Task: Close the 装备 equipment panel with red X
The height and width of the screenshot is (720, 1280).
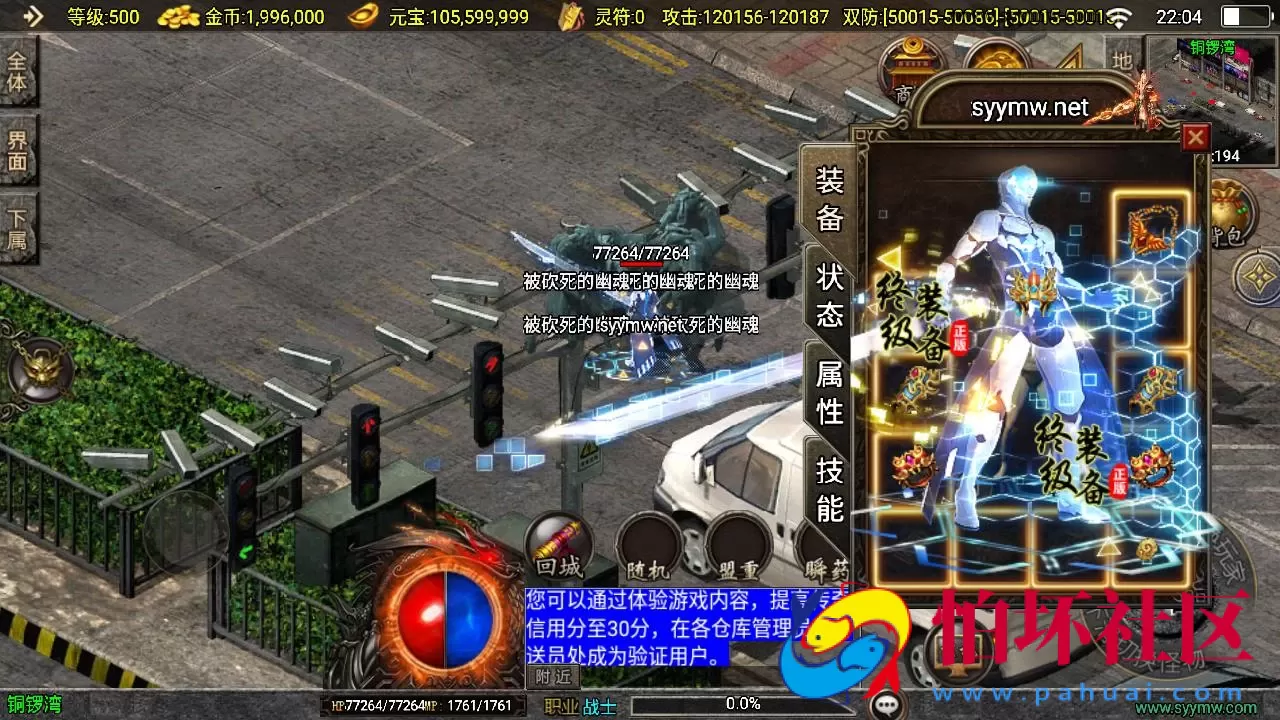Action: pos(1196,138)
